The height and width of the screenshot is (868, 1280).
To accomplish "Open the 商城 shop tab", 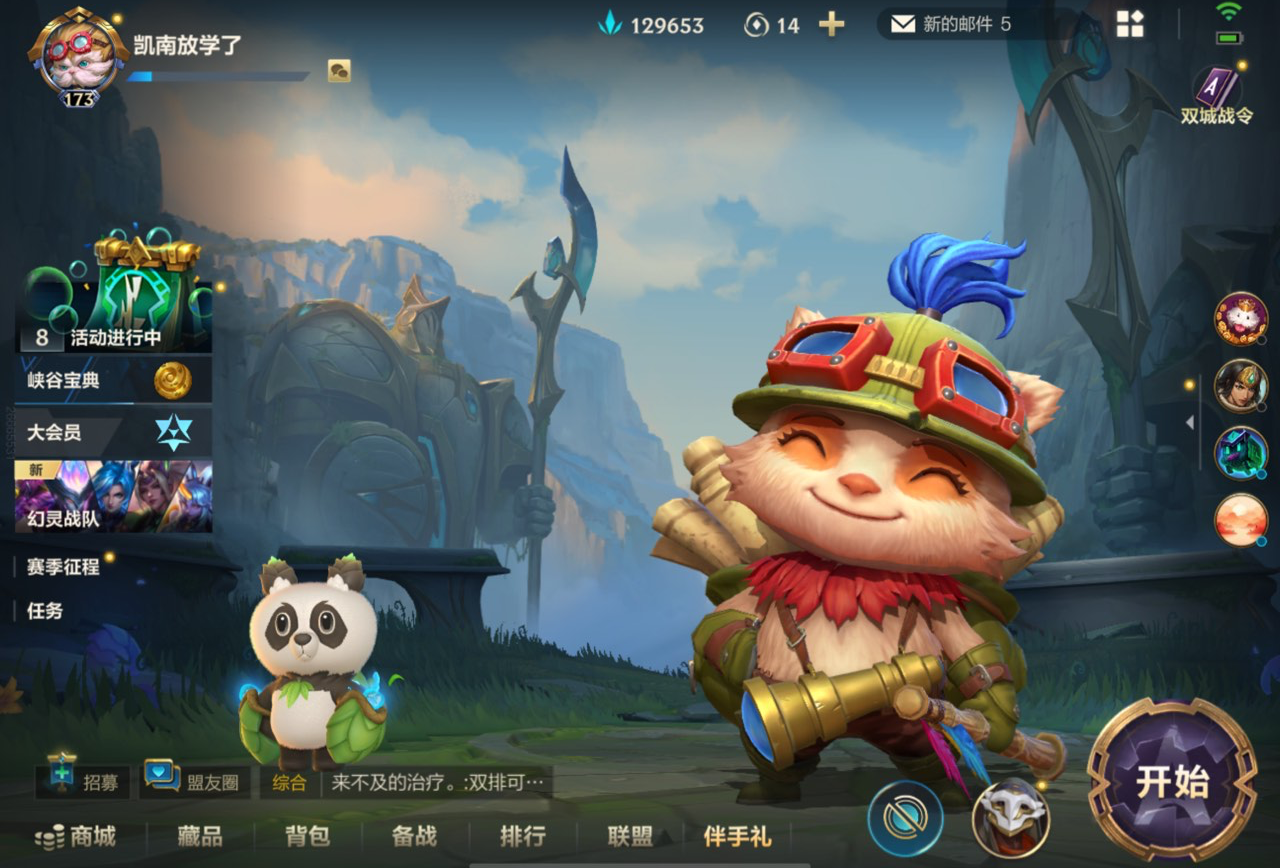I will click(x=75, y=838).
